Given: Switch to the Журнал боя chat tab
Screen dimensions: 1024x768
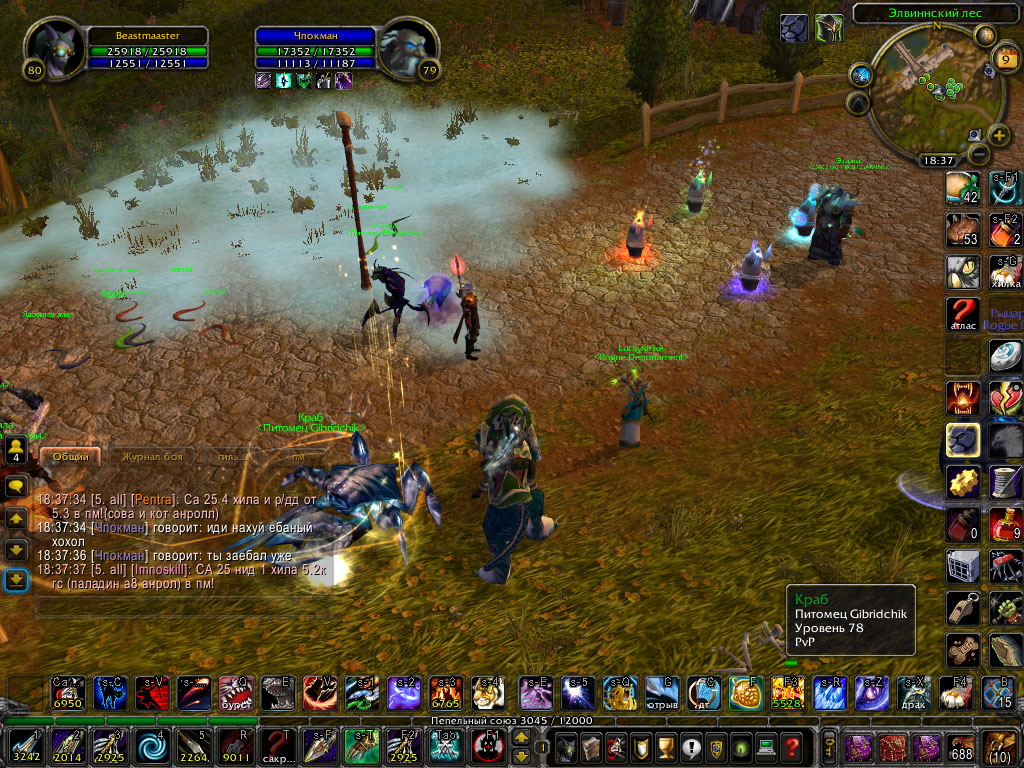Looking at the screenshot, I should 152,456.
